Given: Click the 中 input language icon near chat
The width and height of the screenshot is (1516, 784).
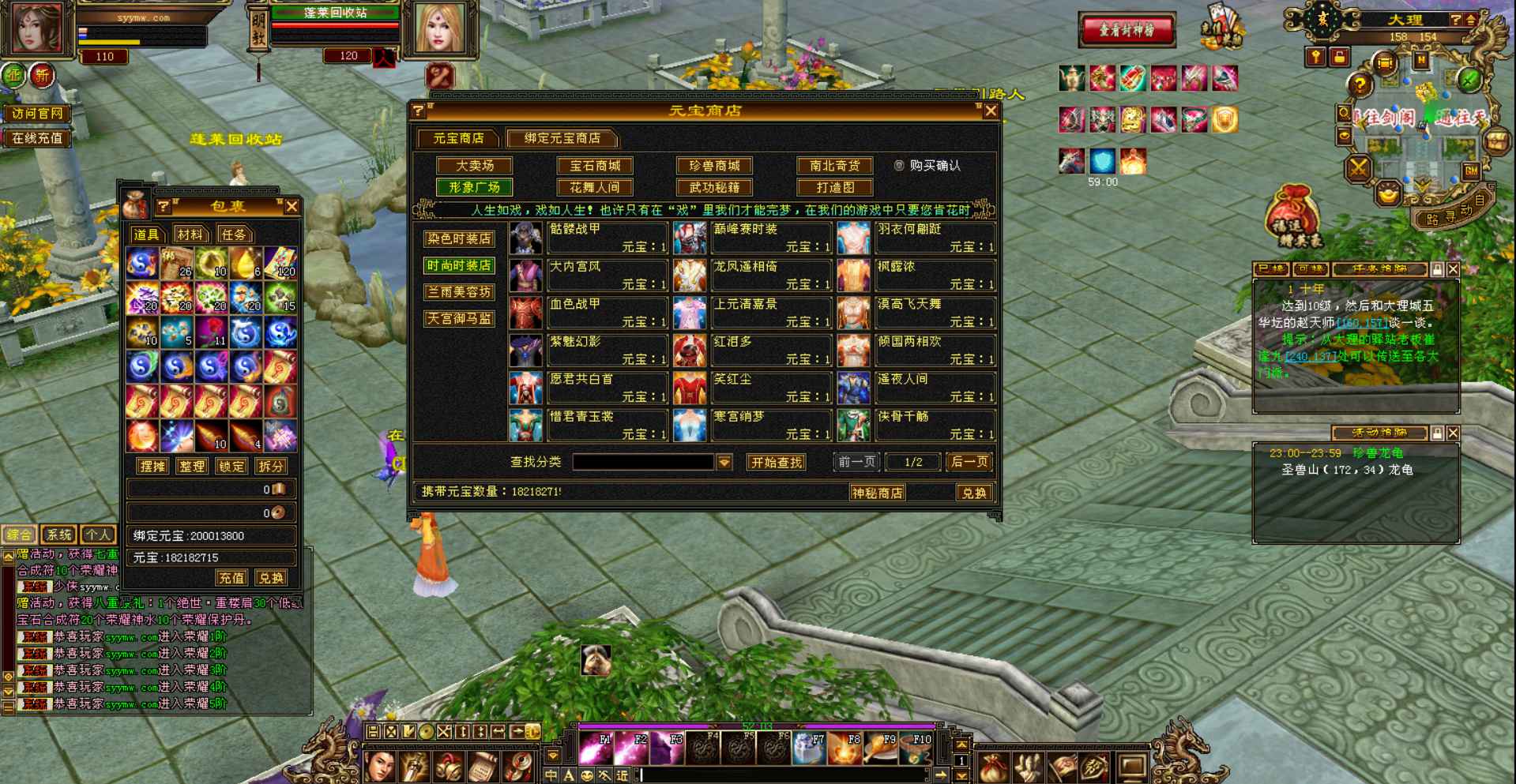Looking at the screenshot, I should tap(550, 776).
